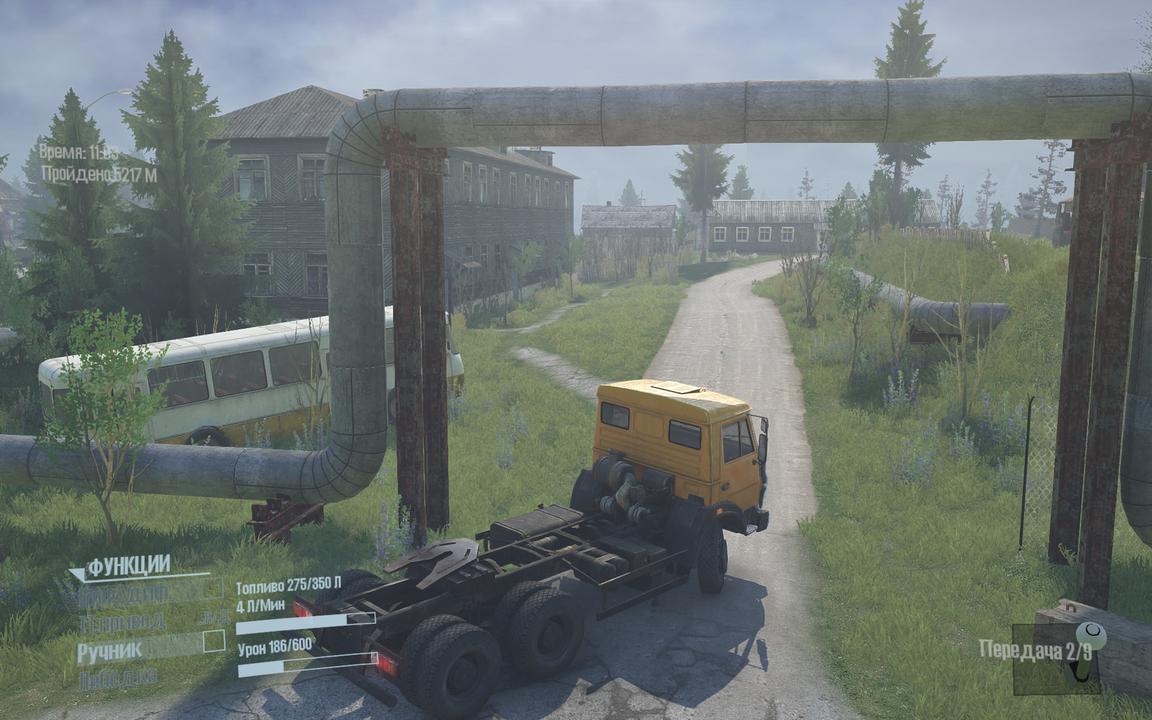The image size is (1152, 720).
Task: Open the ФУНКЦИИ functions menu header
Action: click(x=127, y=567)
